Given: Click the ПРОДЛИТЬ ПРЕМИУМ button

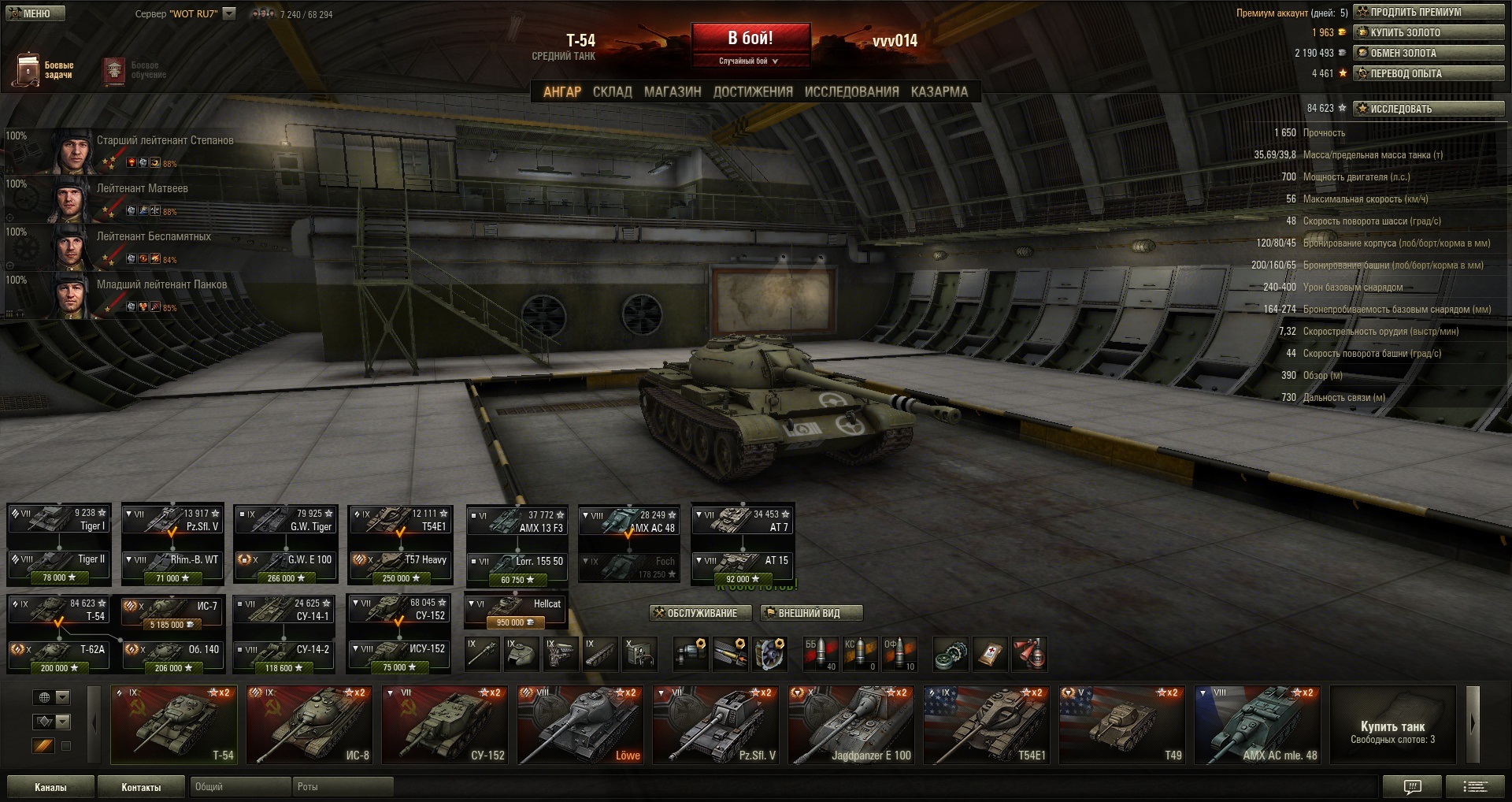Looking at the screenshot, I should [1429, 12].
